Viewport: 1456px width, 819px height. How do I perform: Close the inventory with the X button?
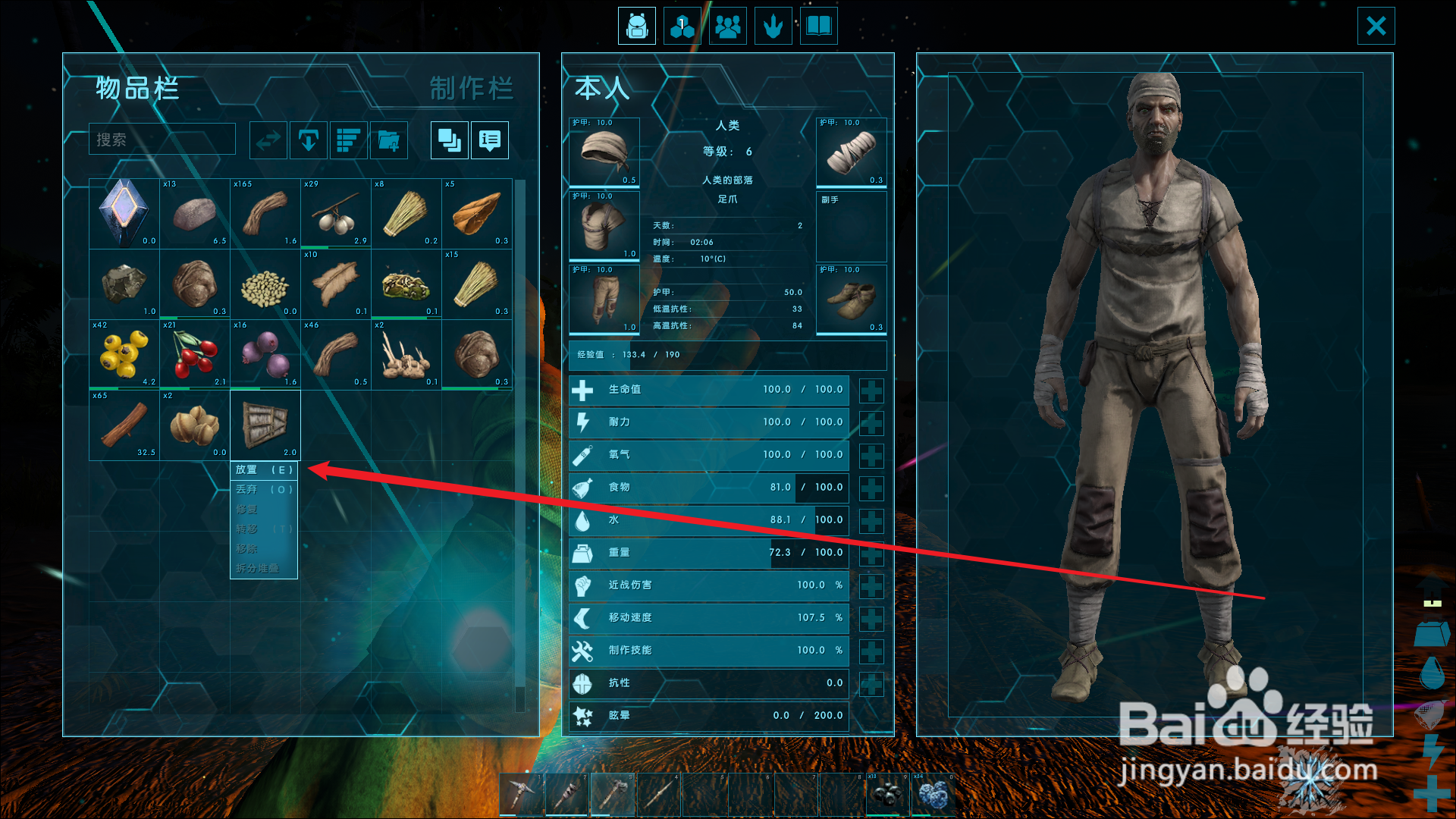coord(1376,27)
